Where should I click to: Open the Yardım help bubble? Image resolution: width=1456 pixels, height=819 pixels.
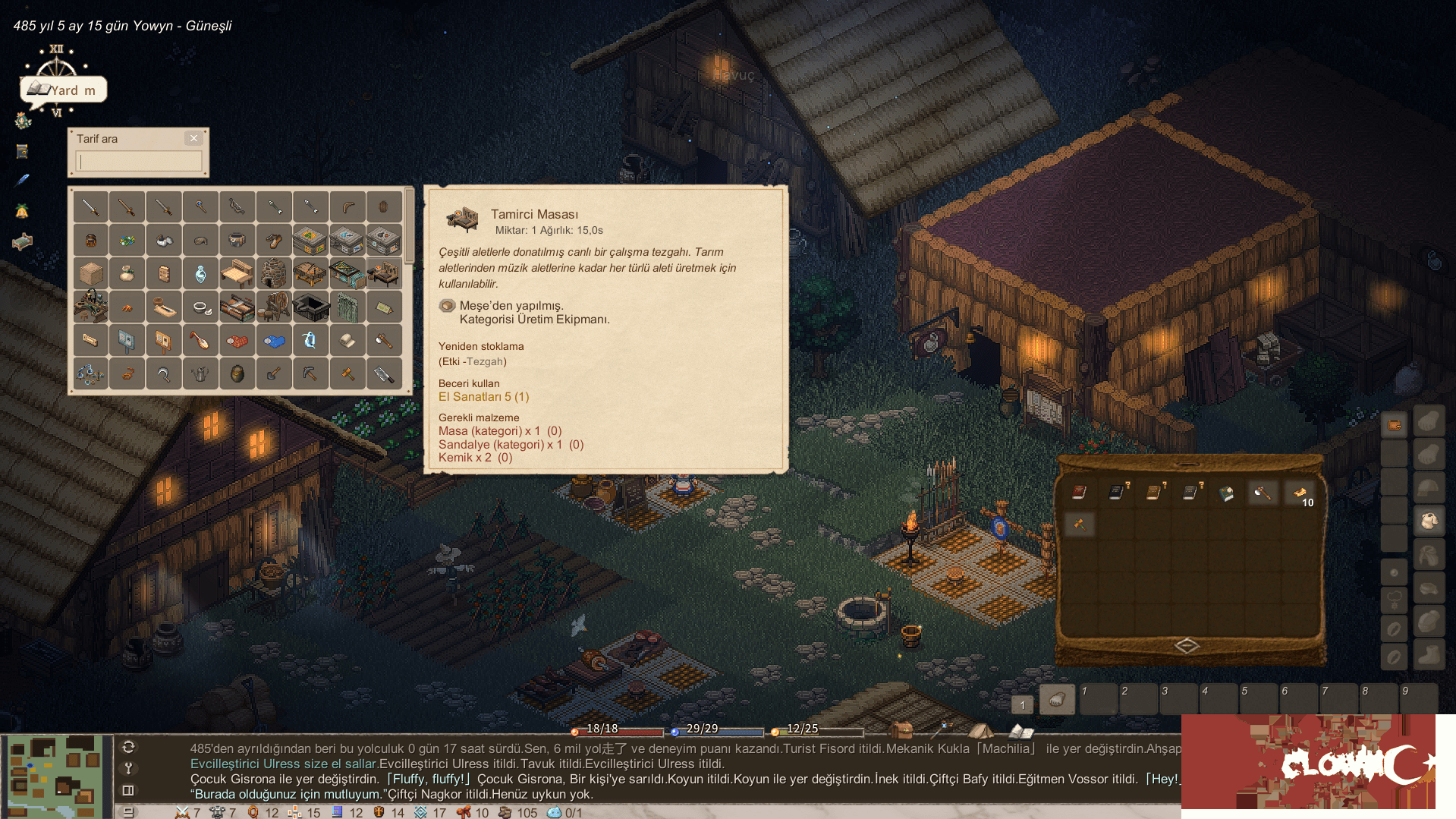click(x=64, y=90)
